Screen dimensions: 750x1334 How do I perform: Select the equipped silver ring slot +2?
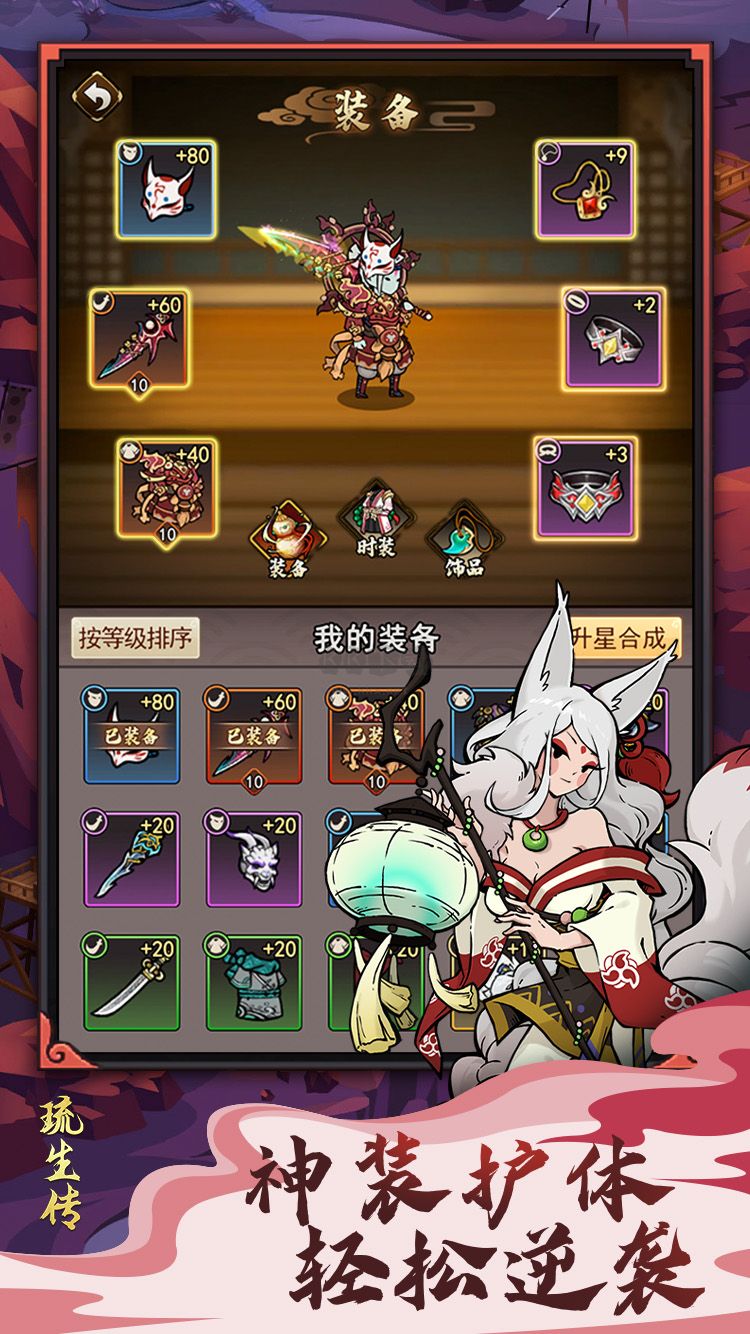click(x=612, y=338)
